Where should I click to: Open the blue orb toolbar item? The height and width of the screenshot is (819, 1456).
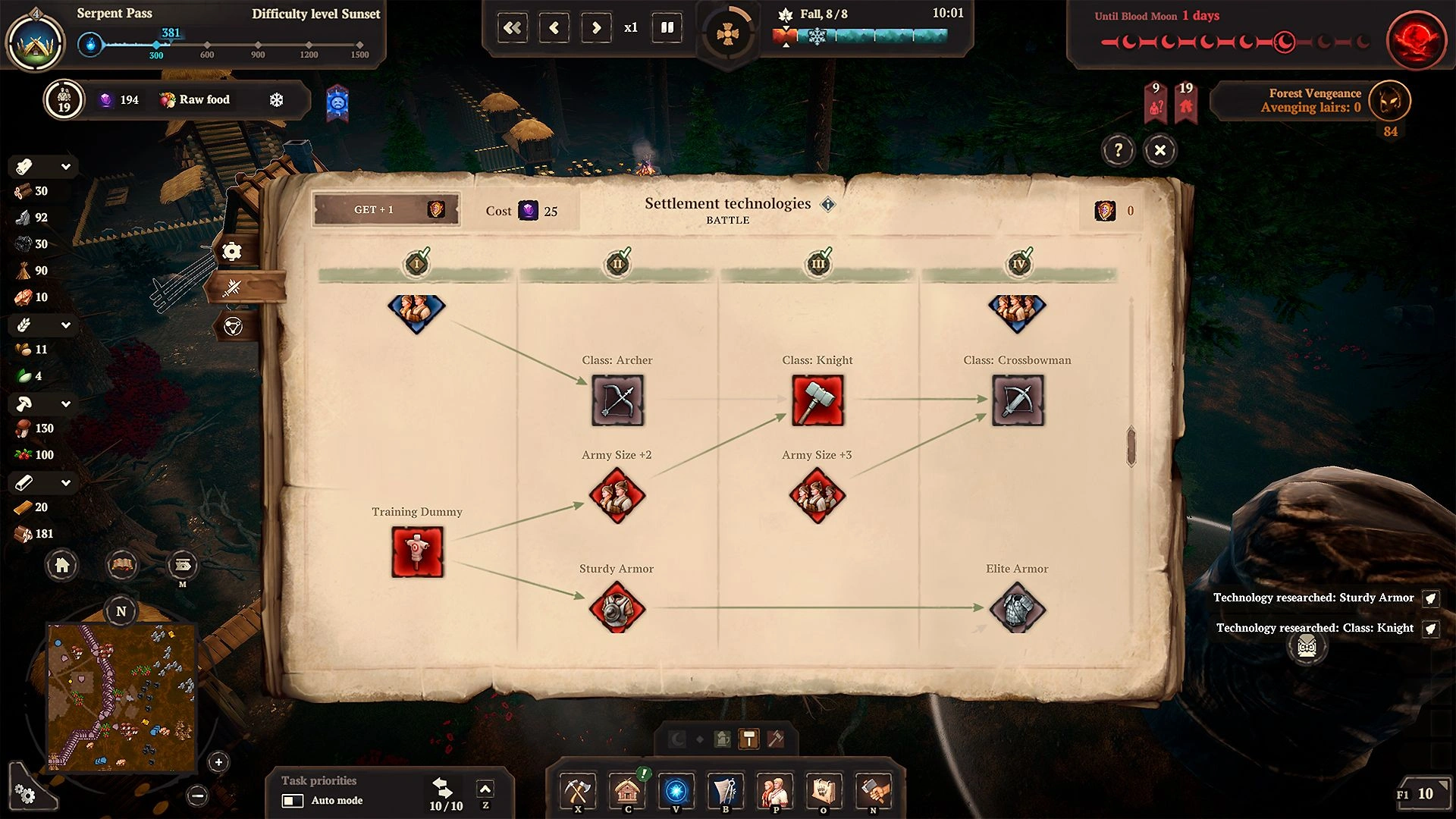(676, 792)
